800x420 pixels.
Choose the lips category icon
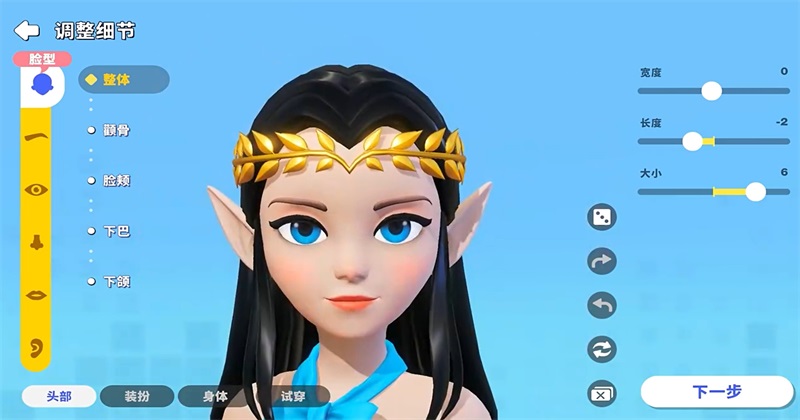tap(36, 294)
